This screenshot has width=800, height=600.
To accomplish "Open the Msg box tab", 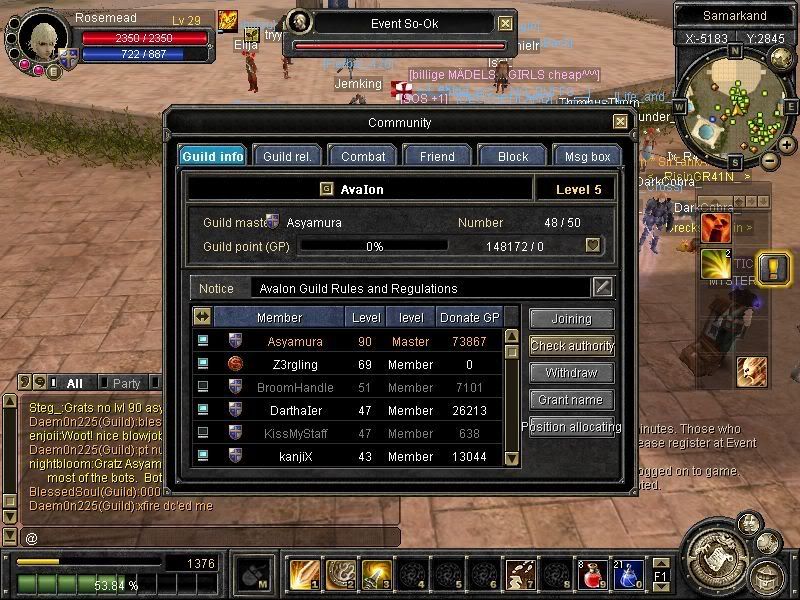I will click(587, 156).
